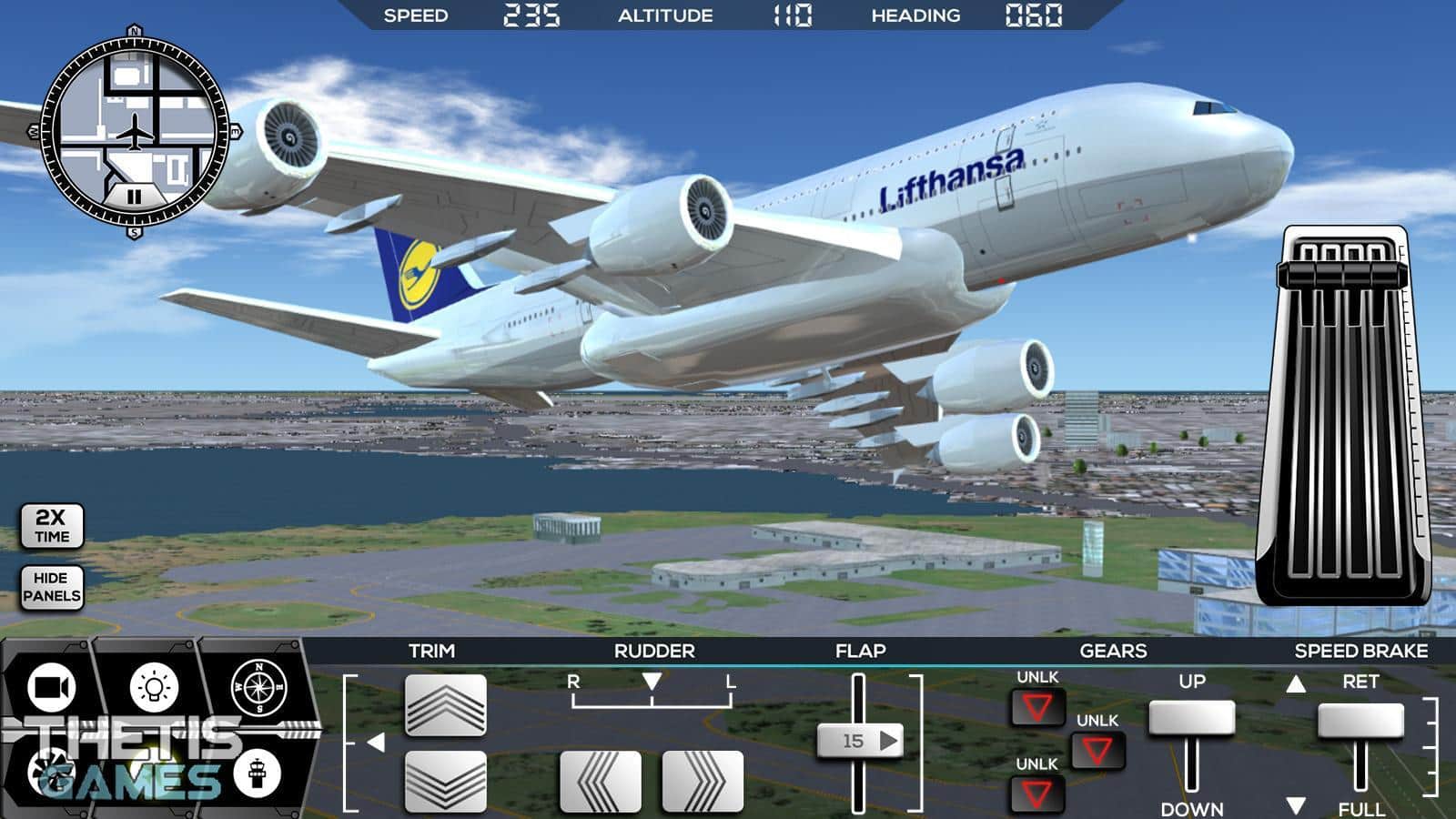Trim down with the lower chevron button
Screen dimensions: 1456x819
pyautogui.click(x=445, y=781)
